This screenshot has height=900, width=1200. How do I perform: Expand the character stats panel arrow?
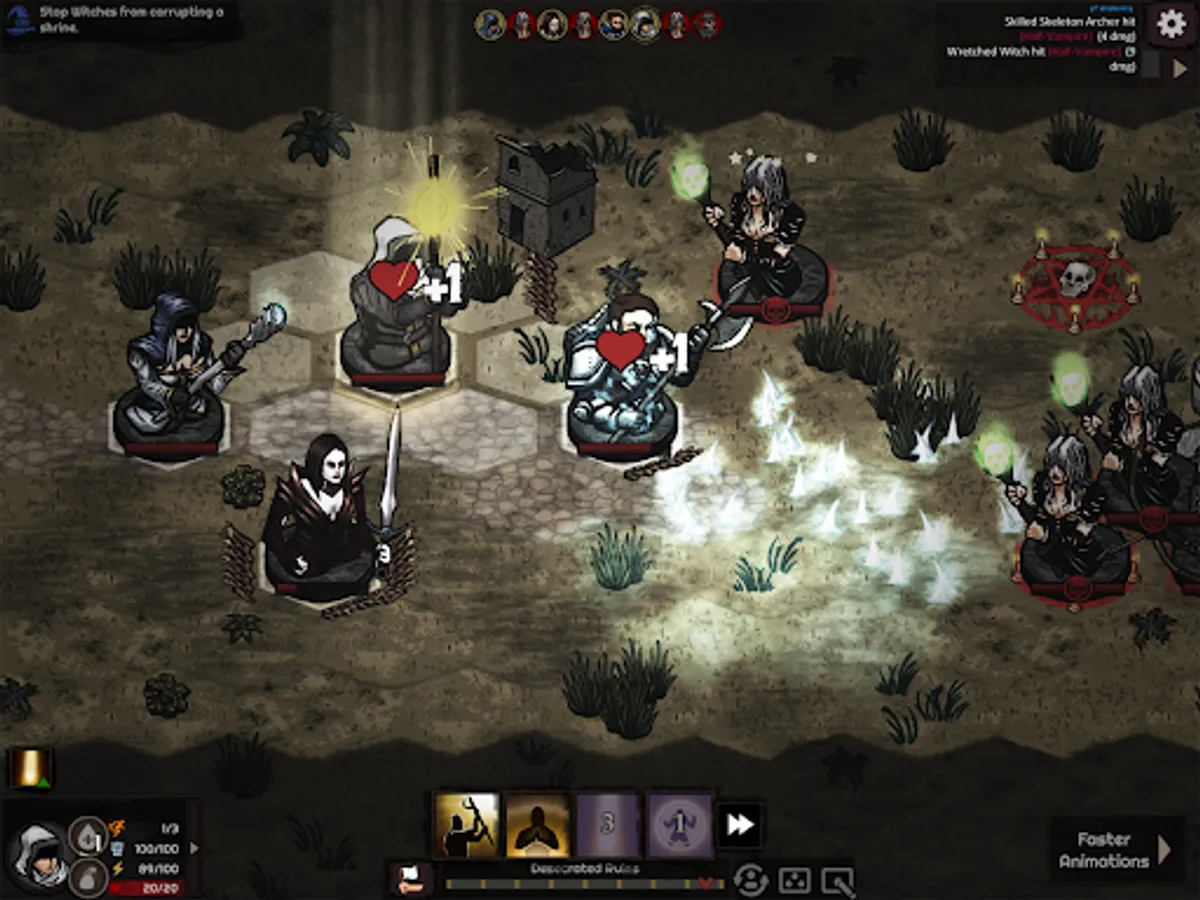pos(194,848)
